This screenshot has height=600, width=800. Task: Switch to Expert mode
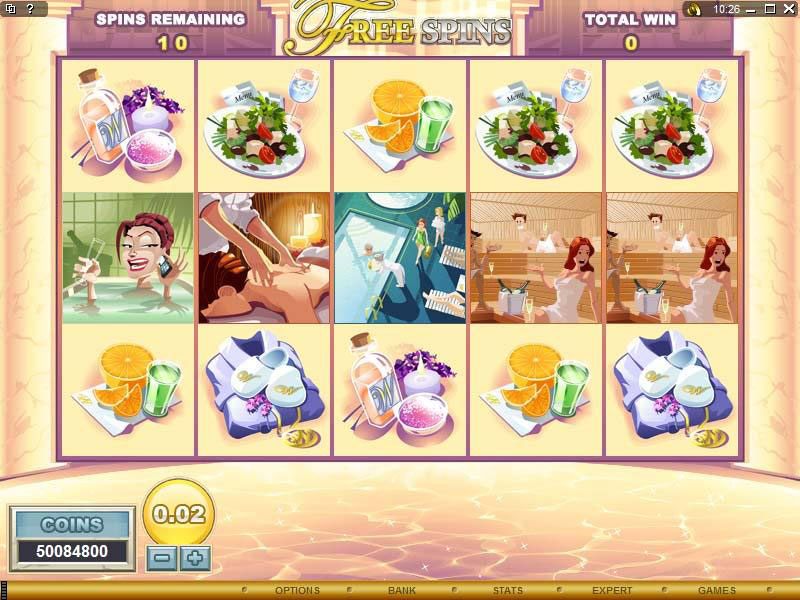pyautogui.click(x=612, y=591)
